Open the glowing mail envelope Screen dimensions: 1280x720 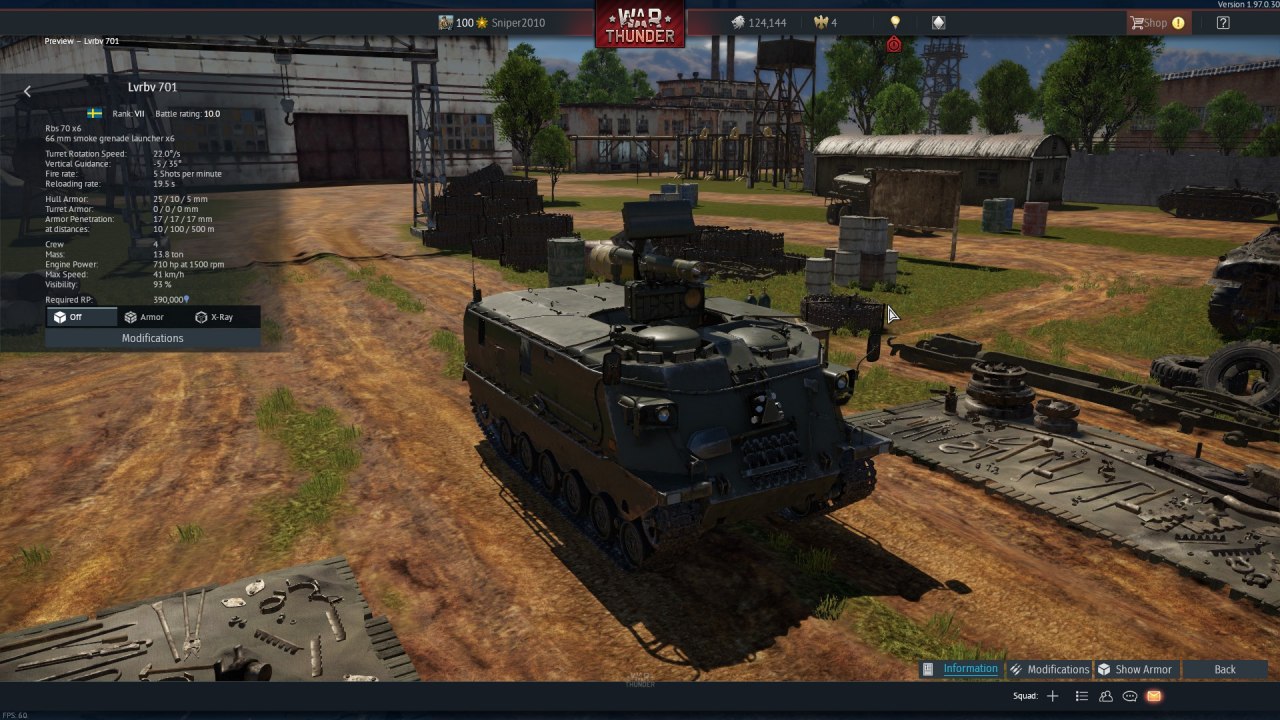tap(1154, 696)
